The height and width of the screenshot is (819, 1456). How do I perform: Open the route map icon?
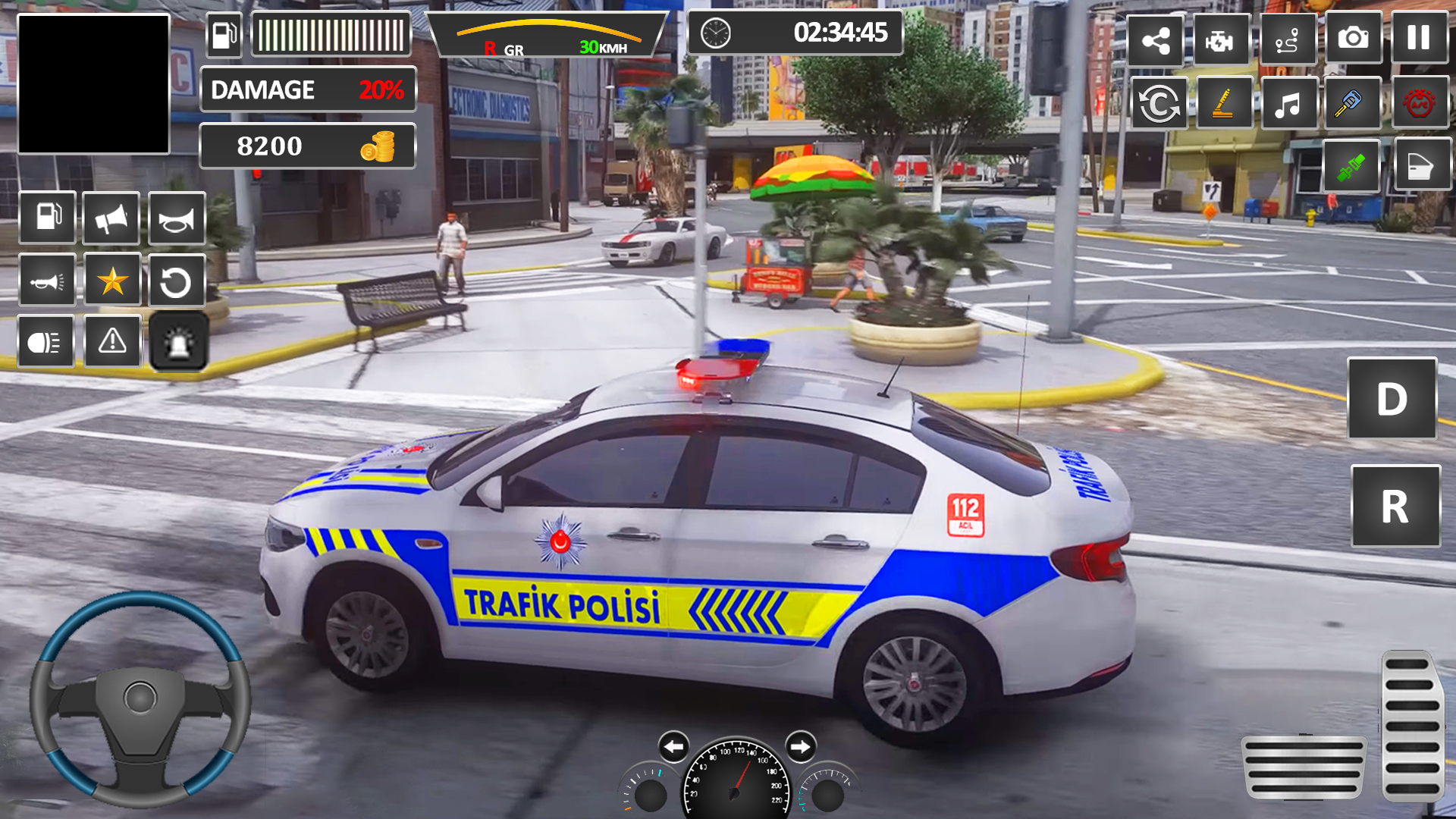tap(1287, 40)
